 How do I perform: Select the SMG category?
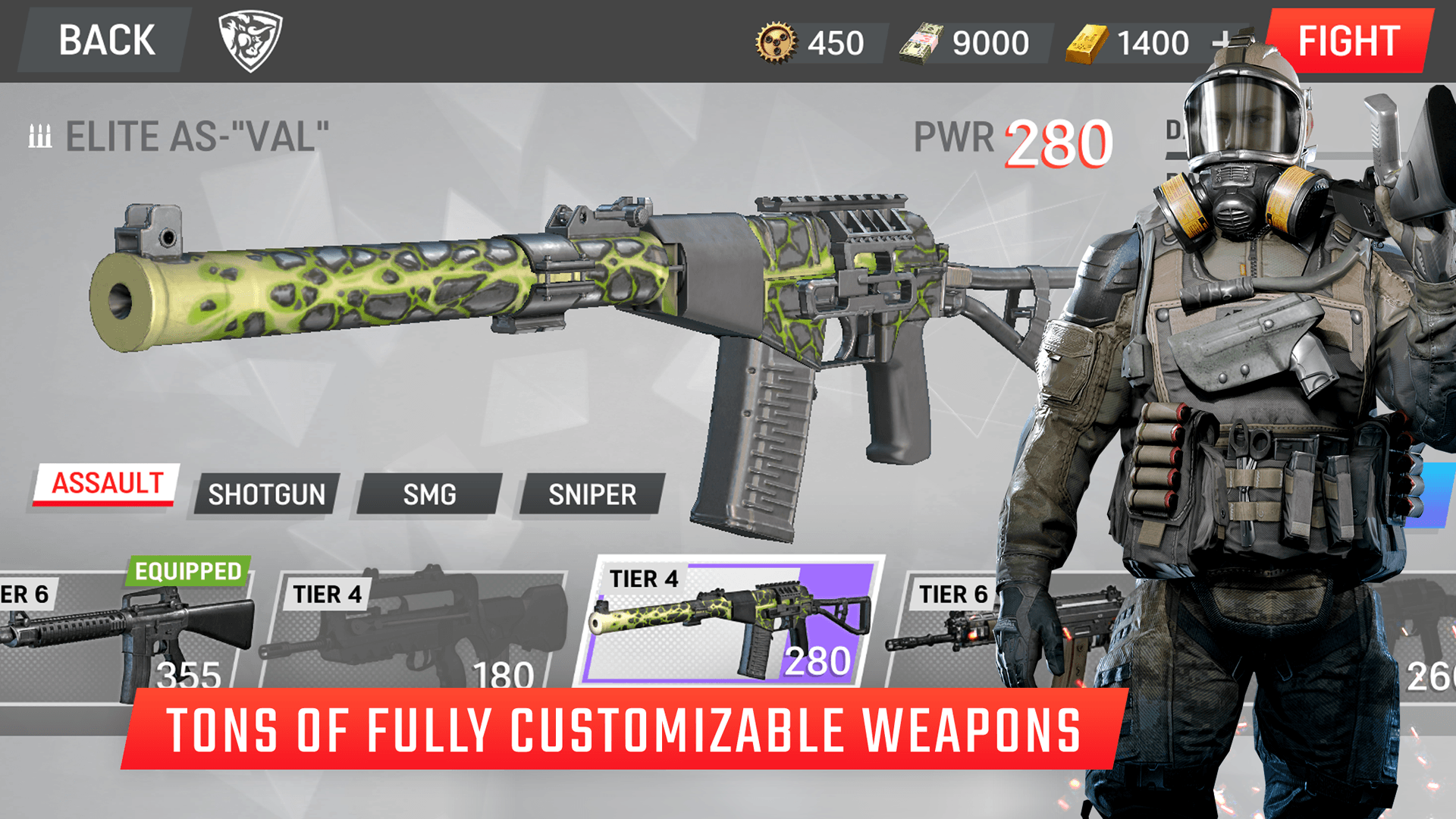point(429,494)
